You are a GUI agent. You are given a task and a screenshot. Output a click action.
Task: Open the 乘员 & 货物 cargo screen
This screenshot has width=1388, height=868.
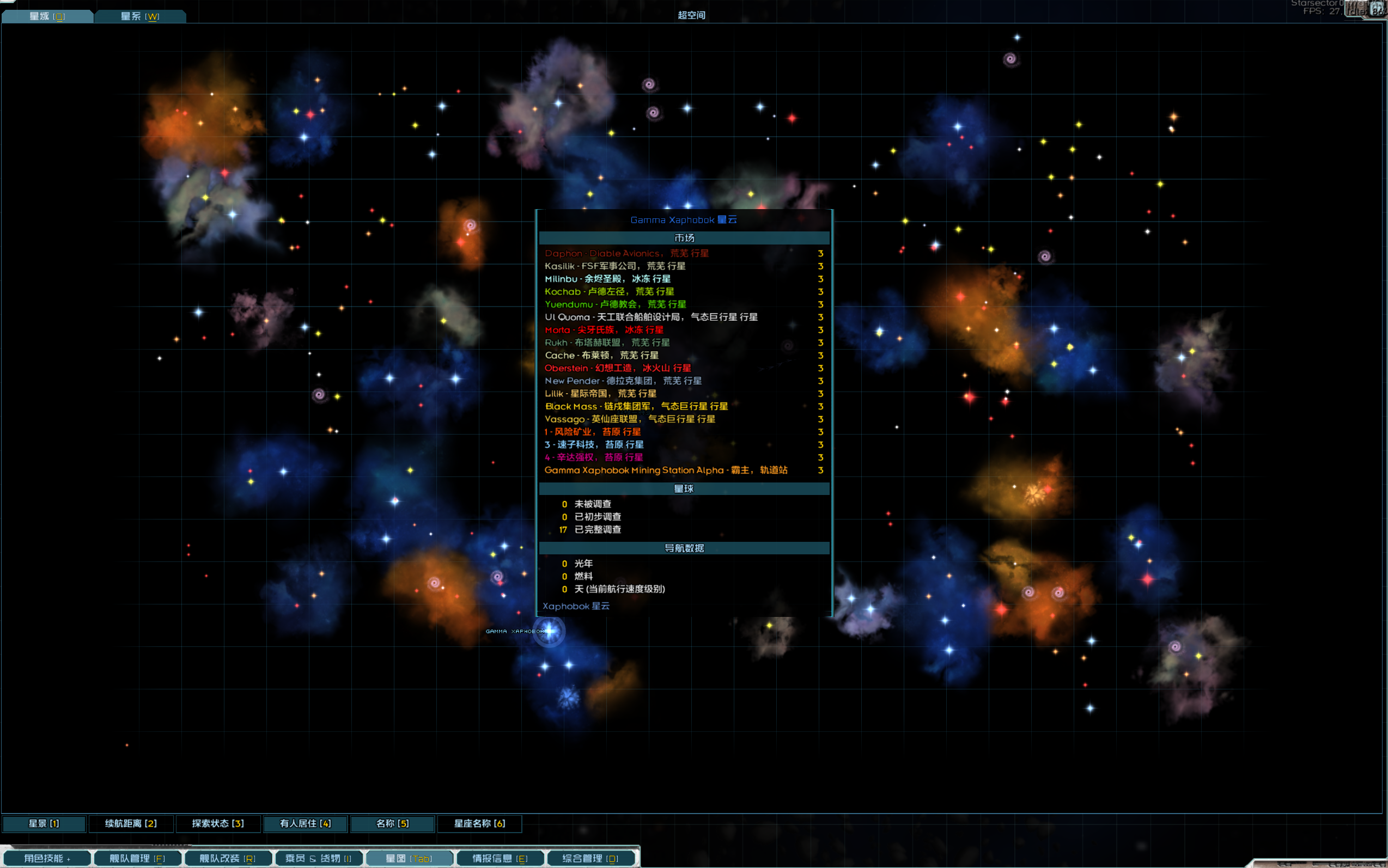coord(318,858)
